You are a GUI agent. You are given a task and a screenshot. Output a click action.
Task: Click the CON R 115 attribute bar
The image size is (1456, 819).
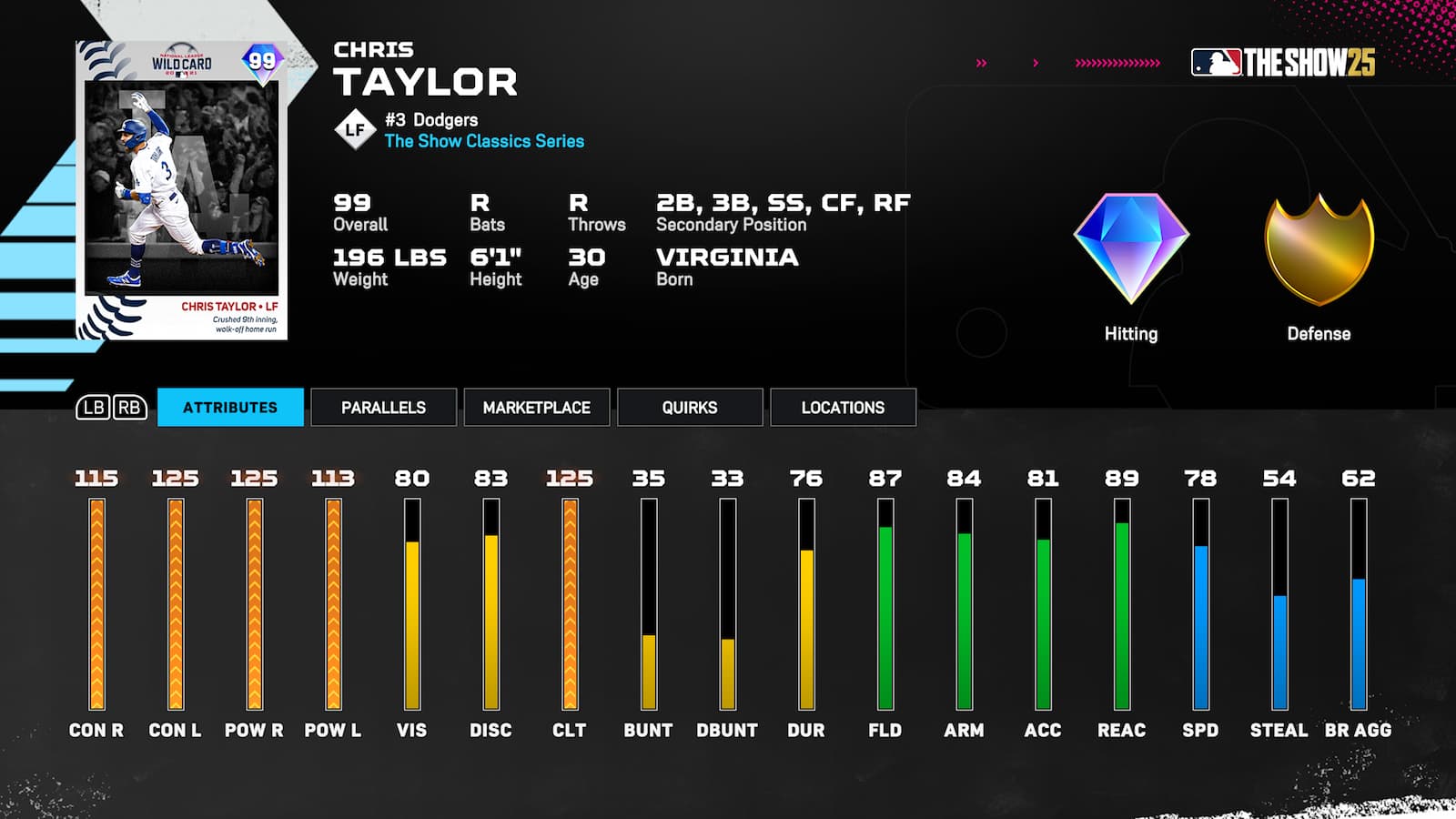tap(96, 601)
